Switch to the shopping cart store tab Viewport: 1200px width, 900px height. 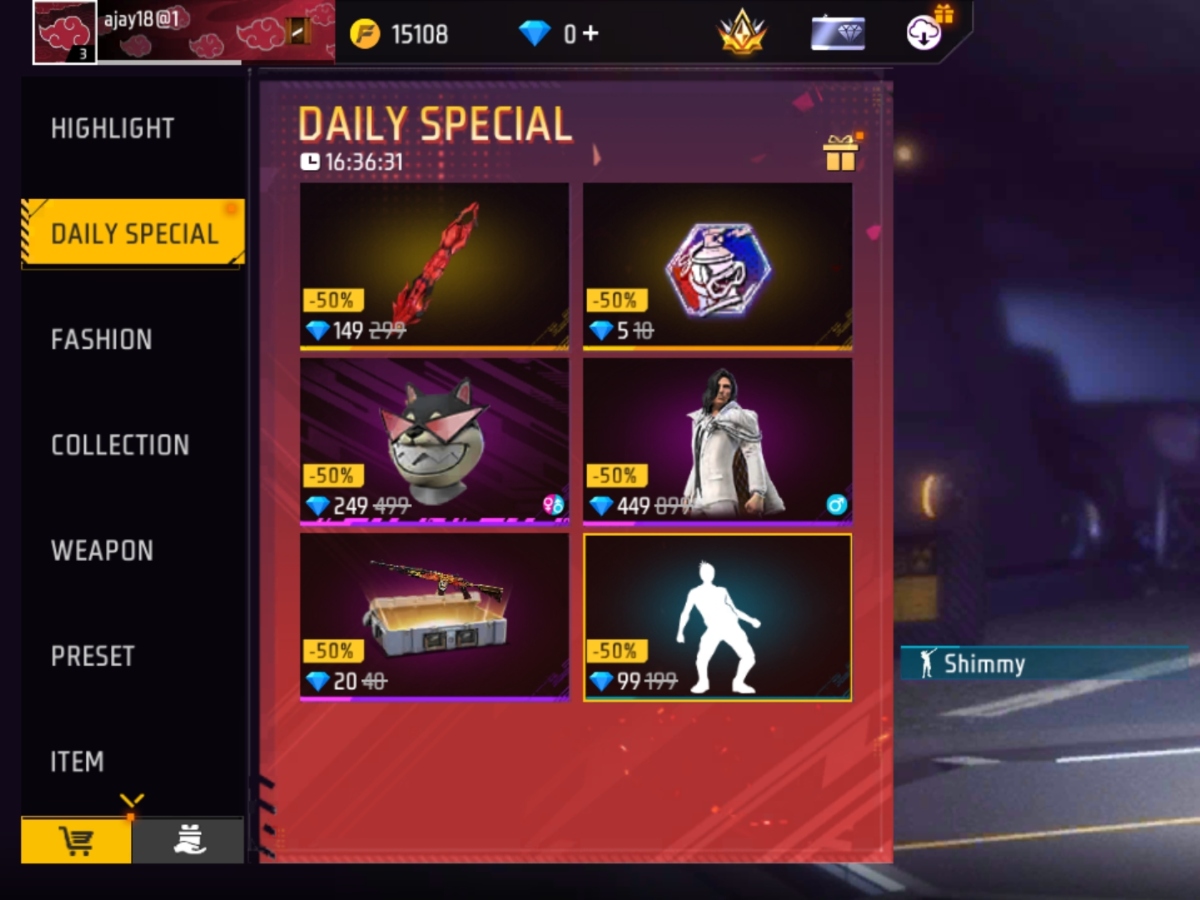[x=77, y=841]
